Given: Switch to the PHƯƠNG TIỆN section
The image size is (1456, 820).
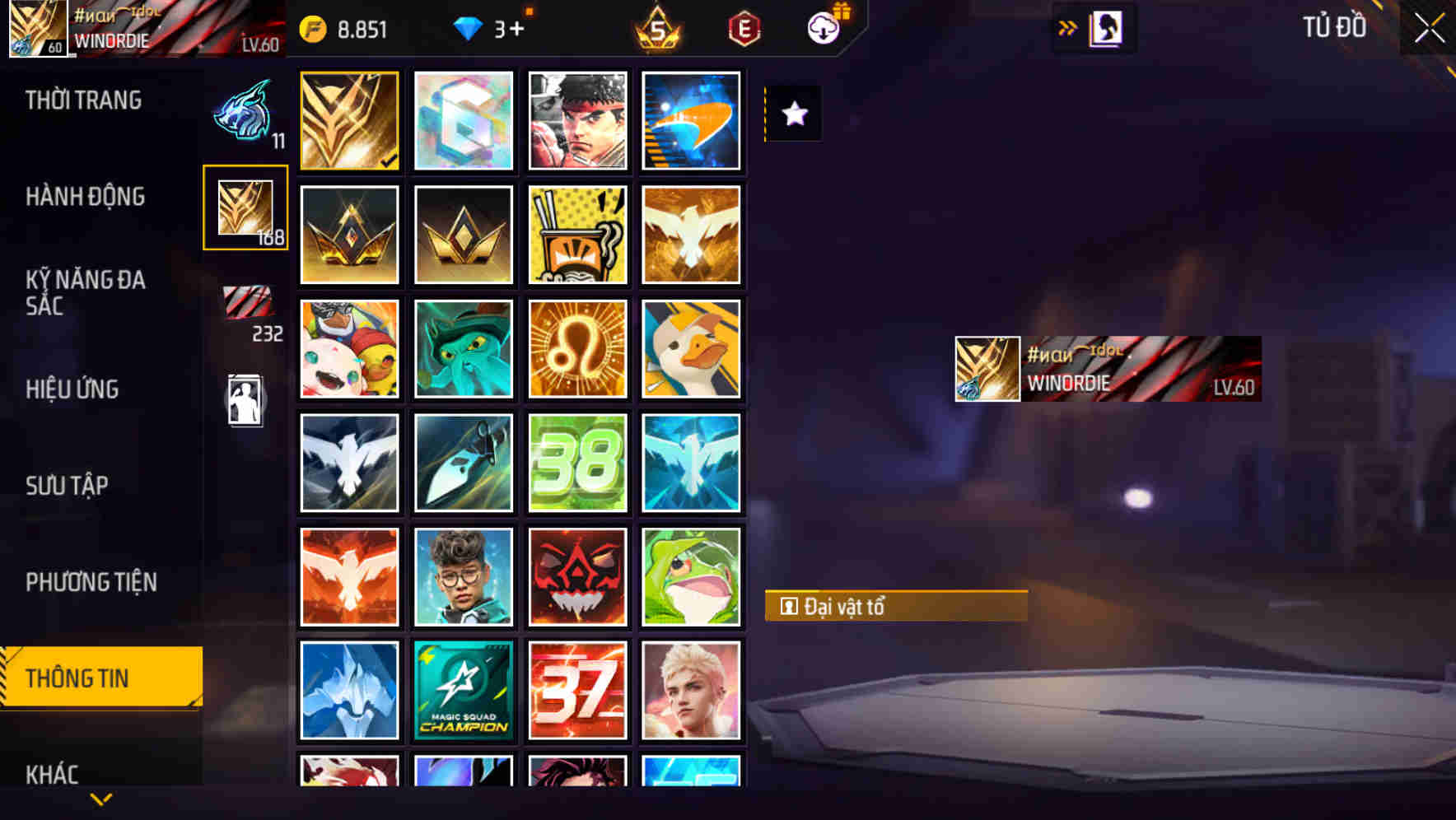Looking at the screenshot, I should pyautogui.click(x=91, y=582).
